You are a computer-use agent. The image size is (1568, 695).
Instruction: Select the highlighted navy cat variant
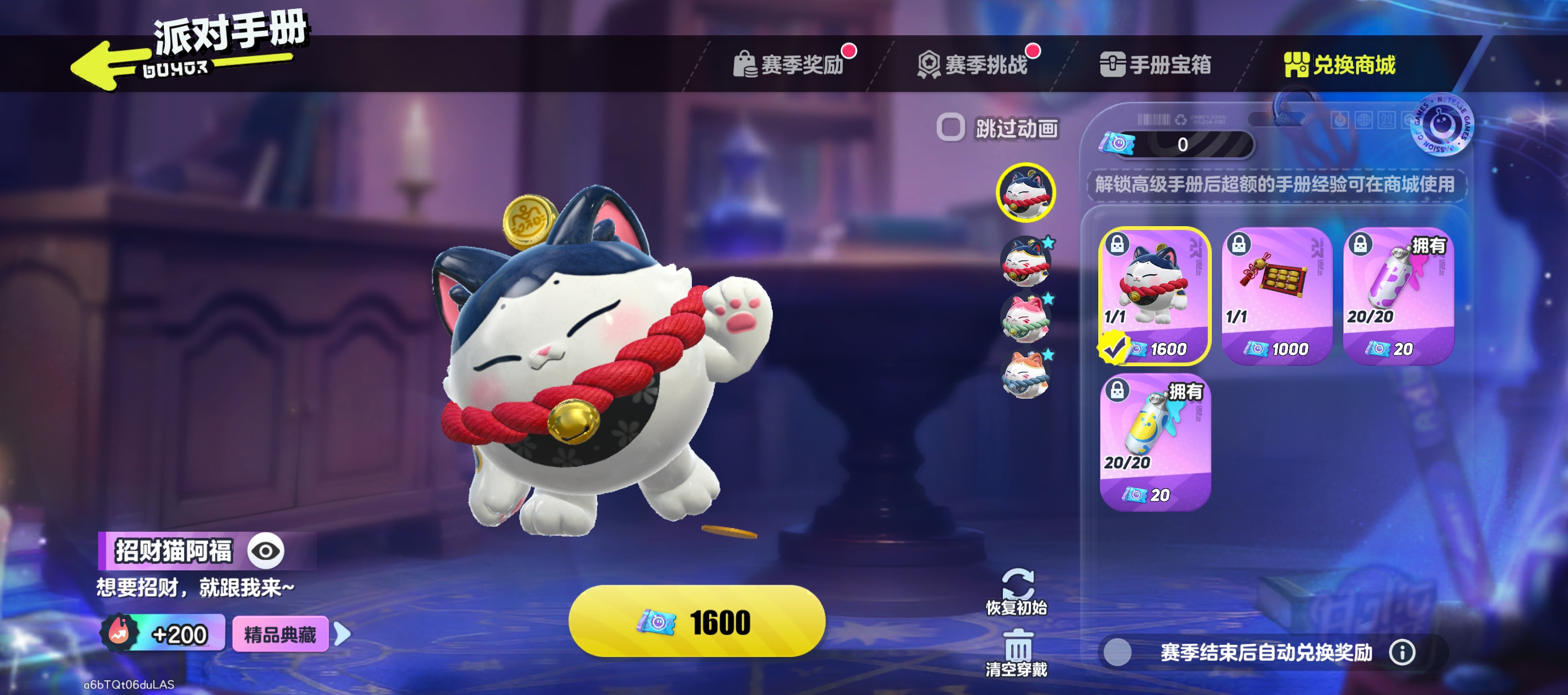(x=1026, y=193)
